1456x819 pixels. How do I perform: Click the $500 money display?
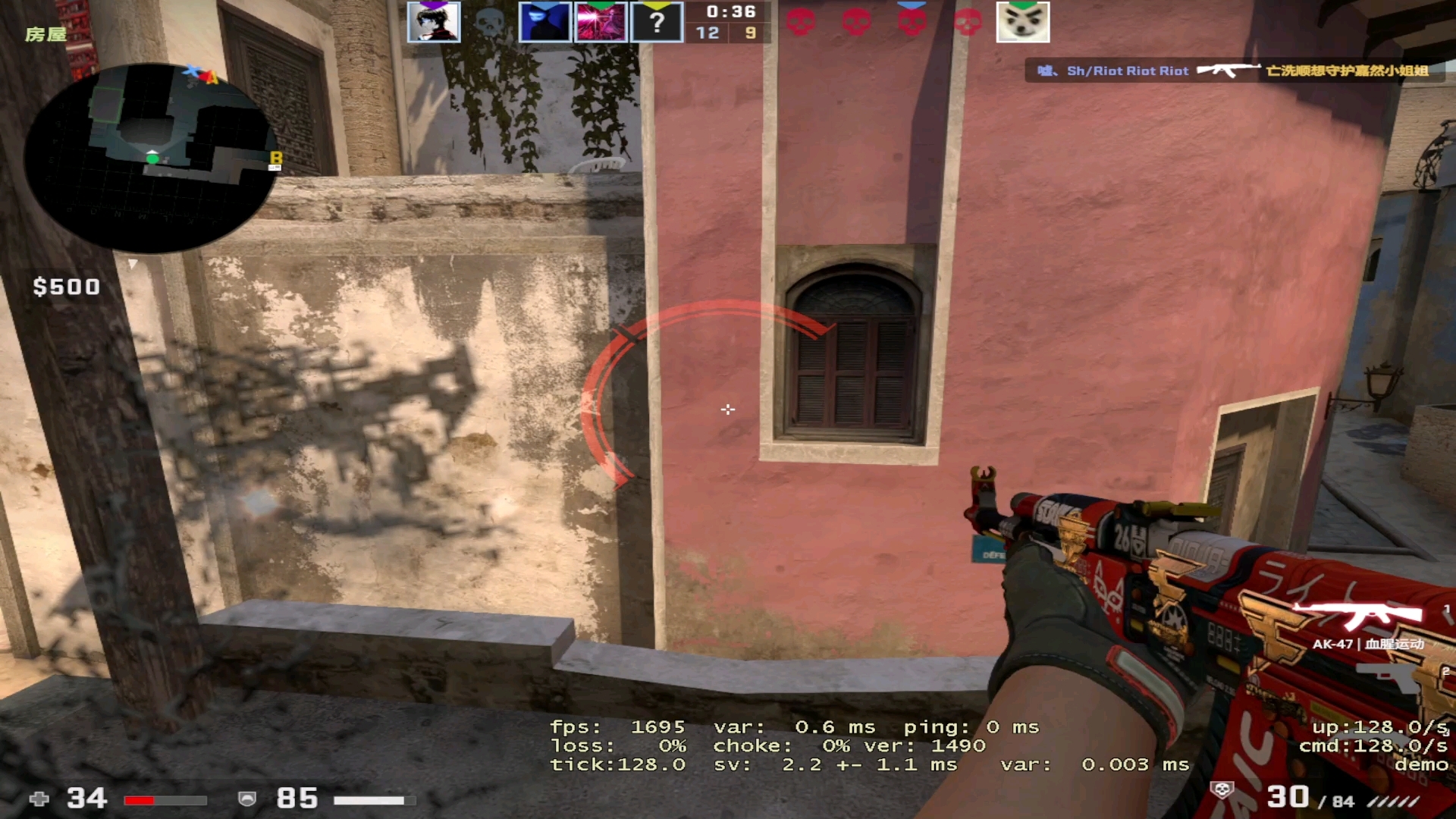click(x=65, y=287)
